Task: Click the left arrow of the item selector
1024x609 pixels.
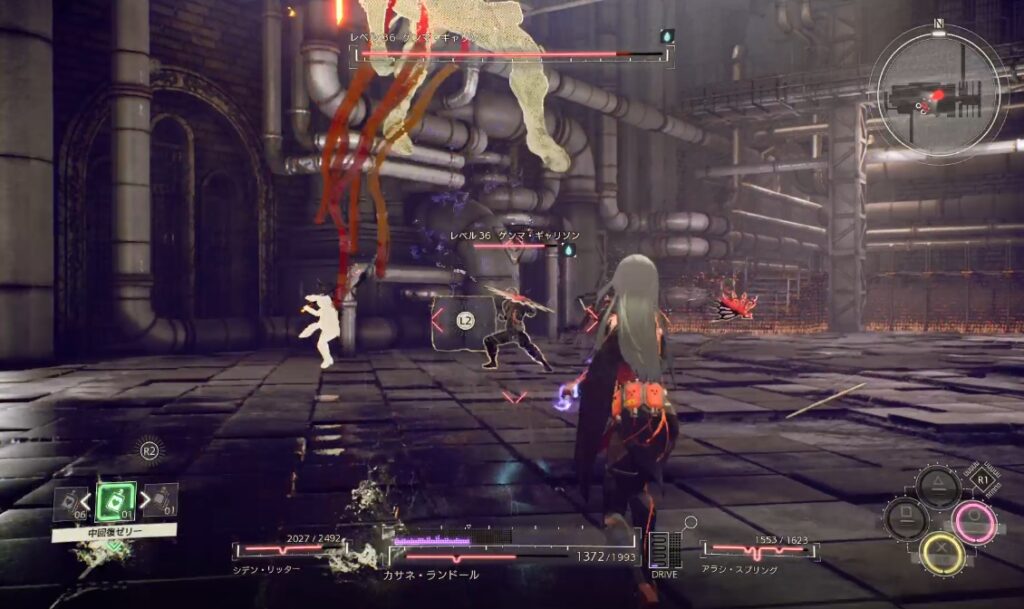Action: [x=87, y=498]
